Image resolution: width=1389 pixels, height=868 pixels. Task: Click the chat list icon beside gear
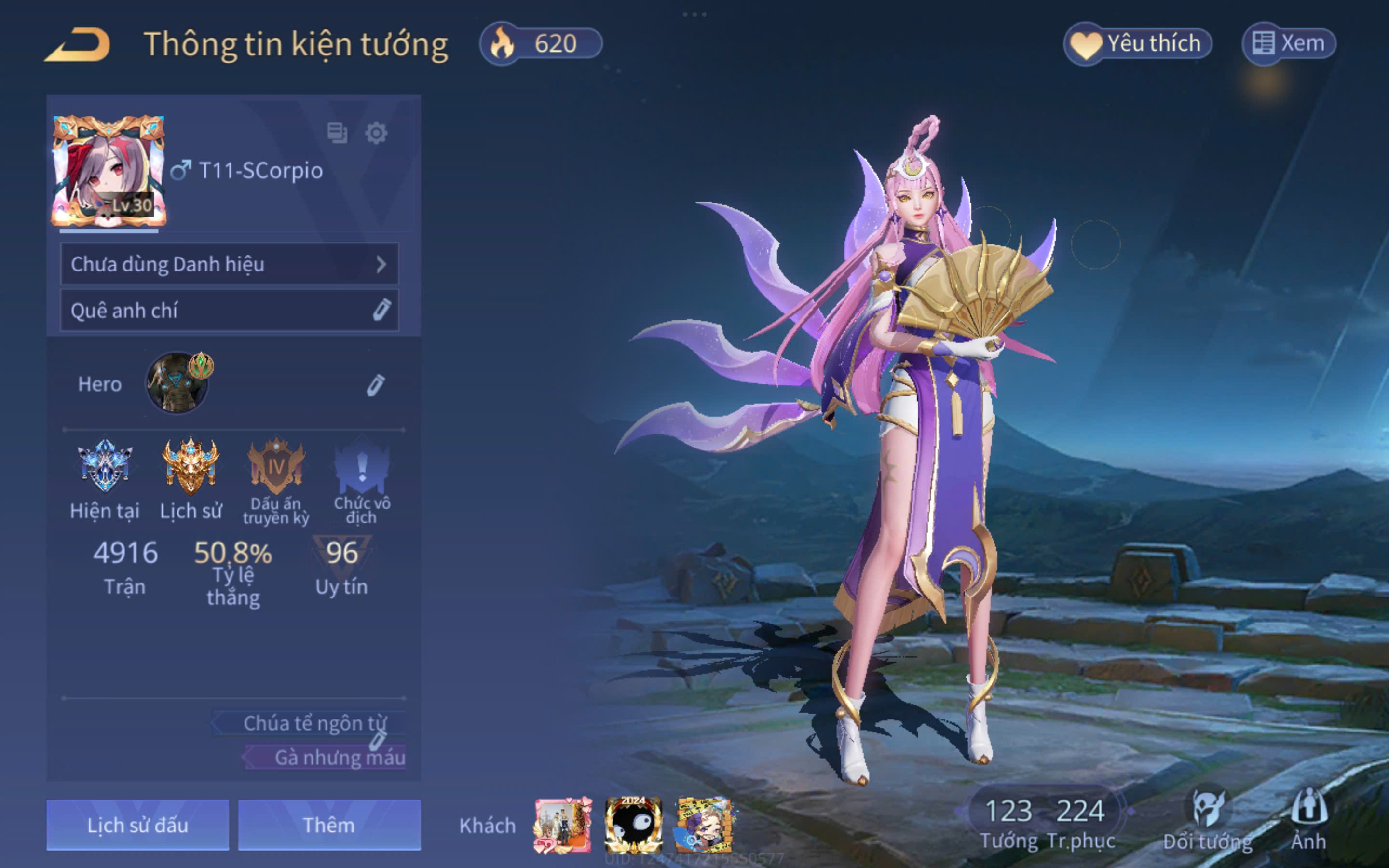337,133
